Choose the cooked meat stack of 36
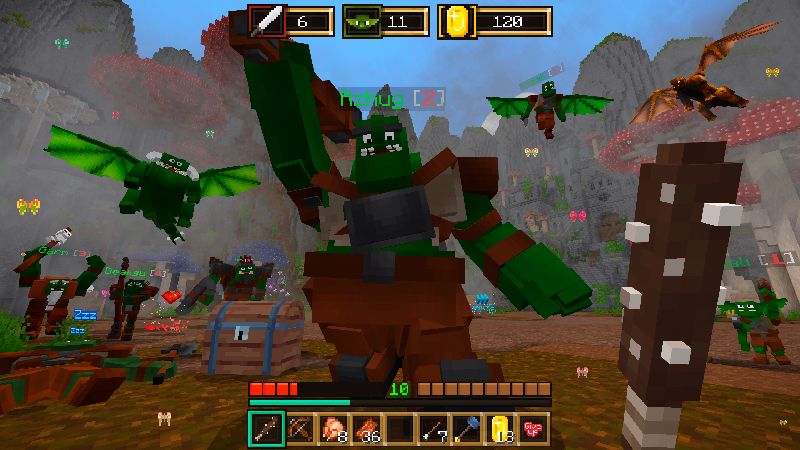800x450 pixels. 366,427
